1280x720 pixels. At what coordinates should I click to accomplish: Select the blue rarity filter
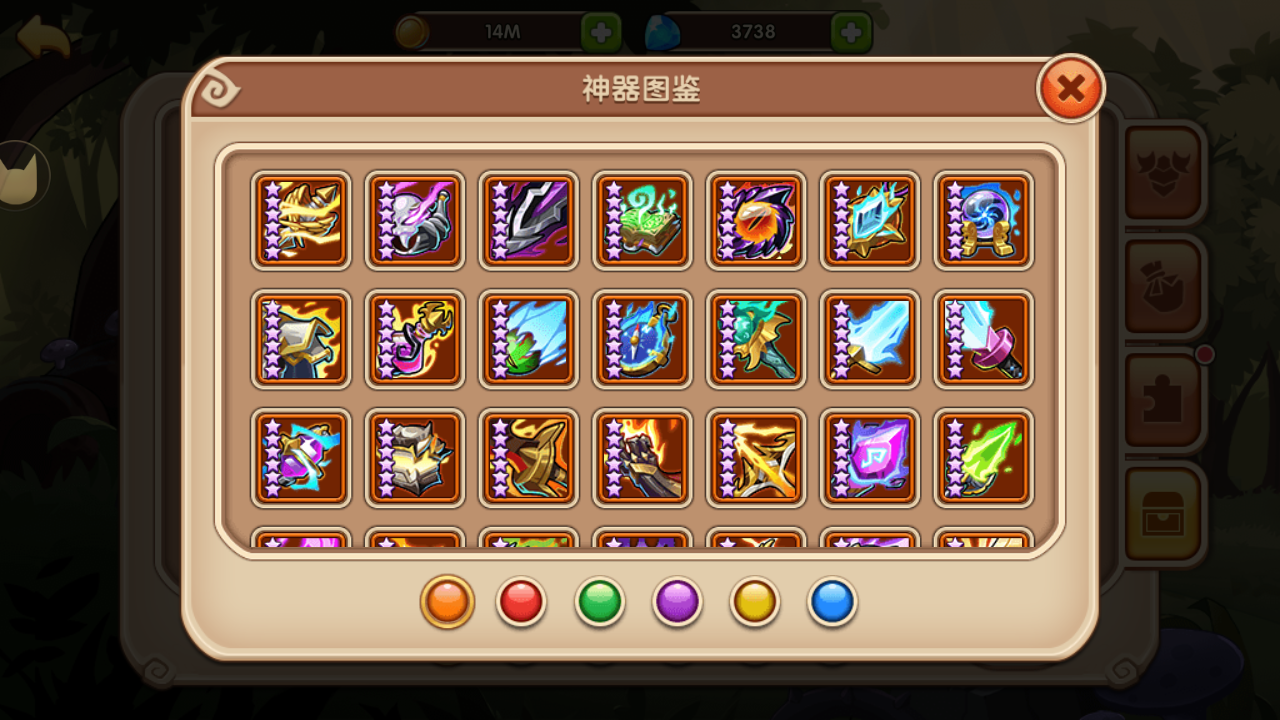coord(831,601)
